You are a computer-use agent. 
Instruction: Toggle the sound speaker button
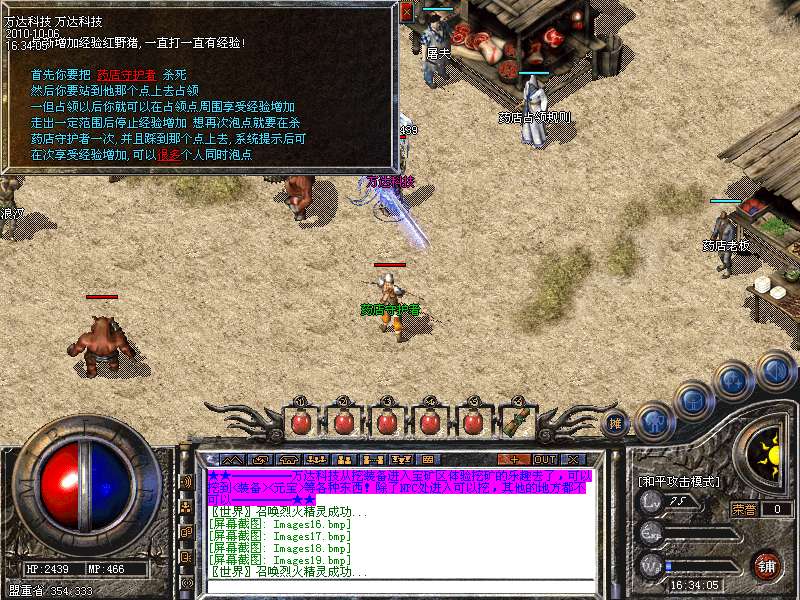coord(774,369)
